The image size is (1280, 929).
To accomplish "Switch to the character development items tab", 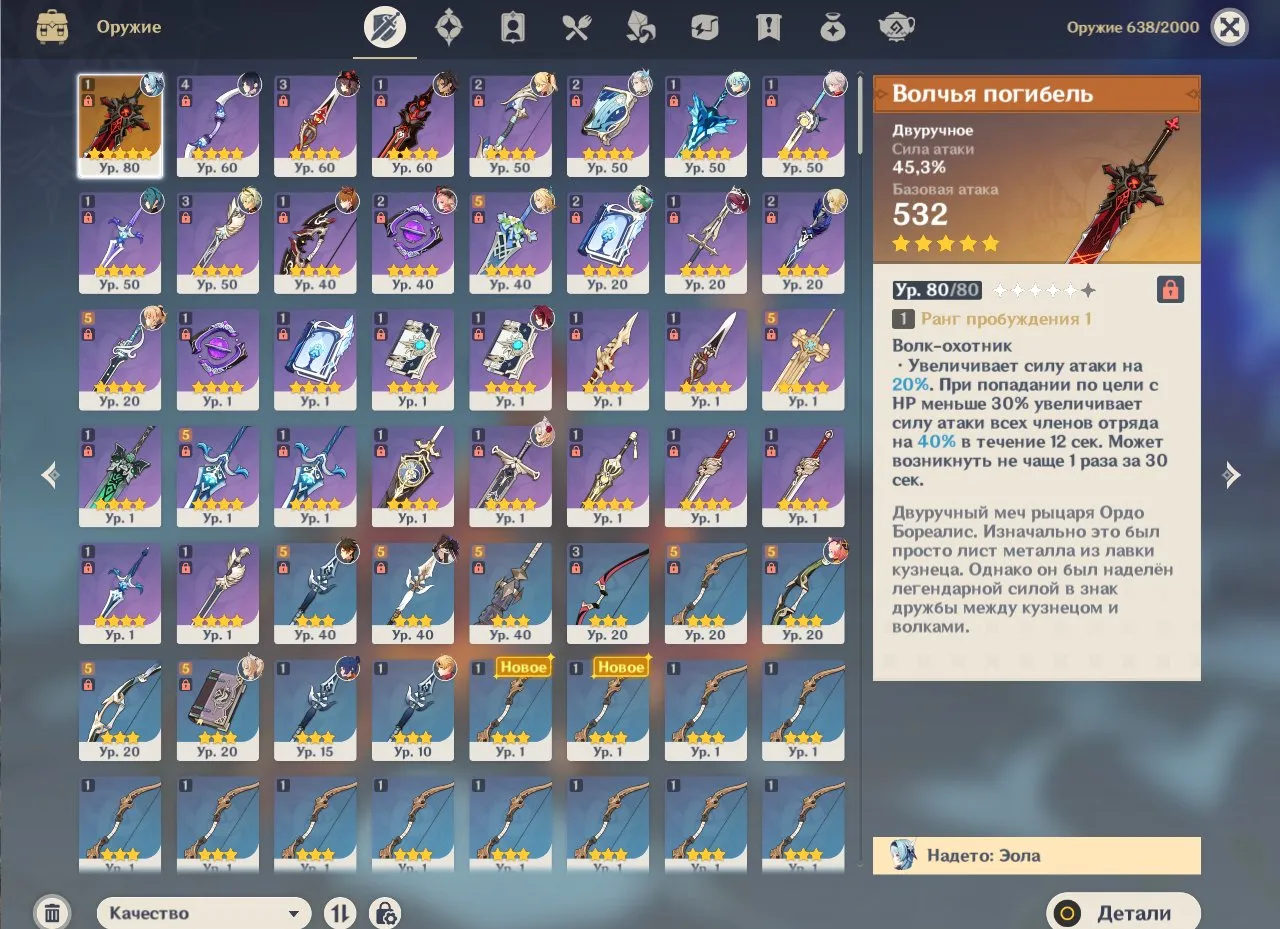I will click(x=512, y=27).
